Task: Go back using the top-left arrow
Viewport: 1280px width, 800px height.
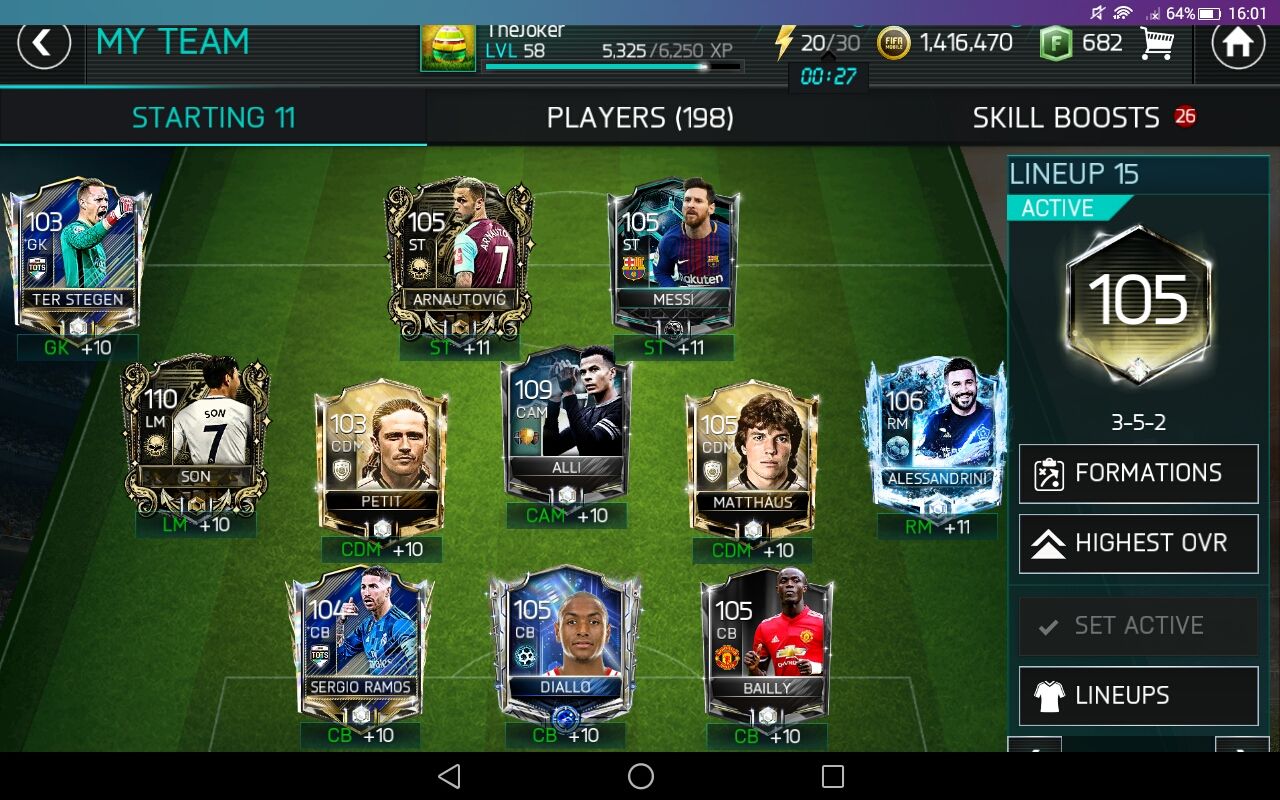Action: pyautogui.click(x=44, y=44)
